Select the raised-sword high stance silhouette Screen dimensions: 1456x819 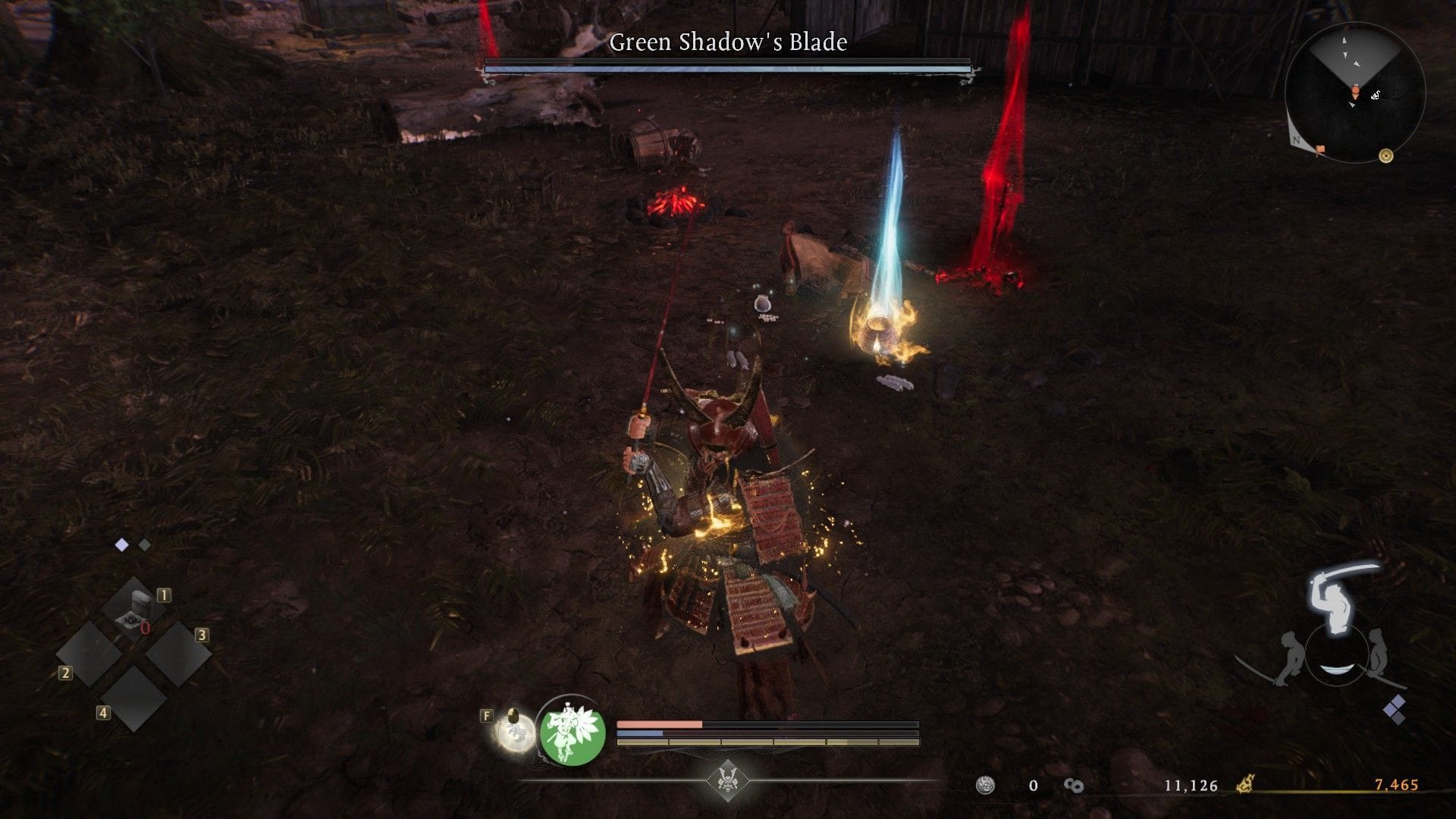[x=1332, y=598]
